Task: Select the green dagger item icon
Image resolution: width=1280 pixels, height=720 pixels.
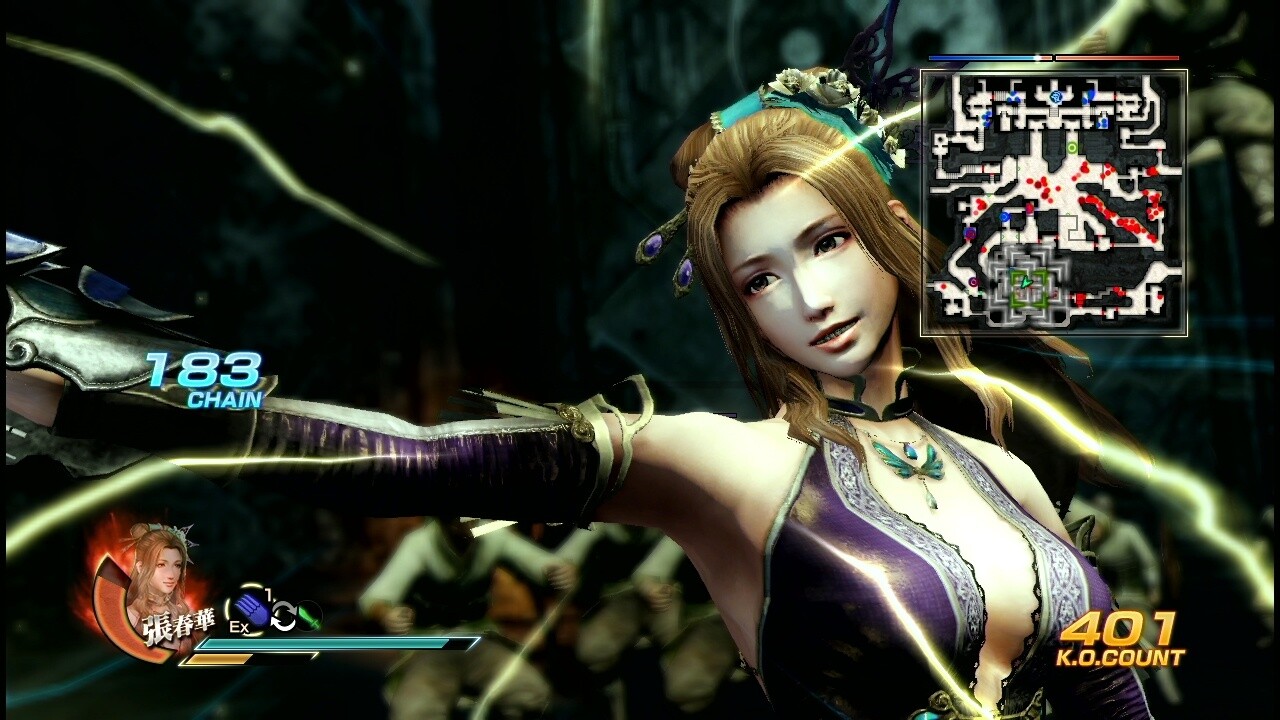Action: pyautogui.click(x=307, y=616)
